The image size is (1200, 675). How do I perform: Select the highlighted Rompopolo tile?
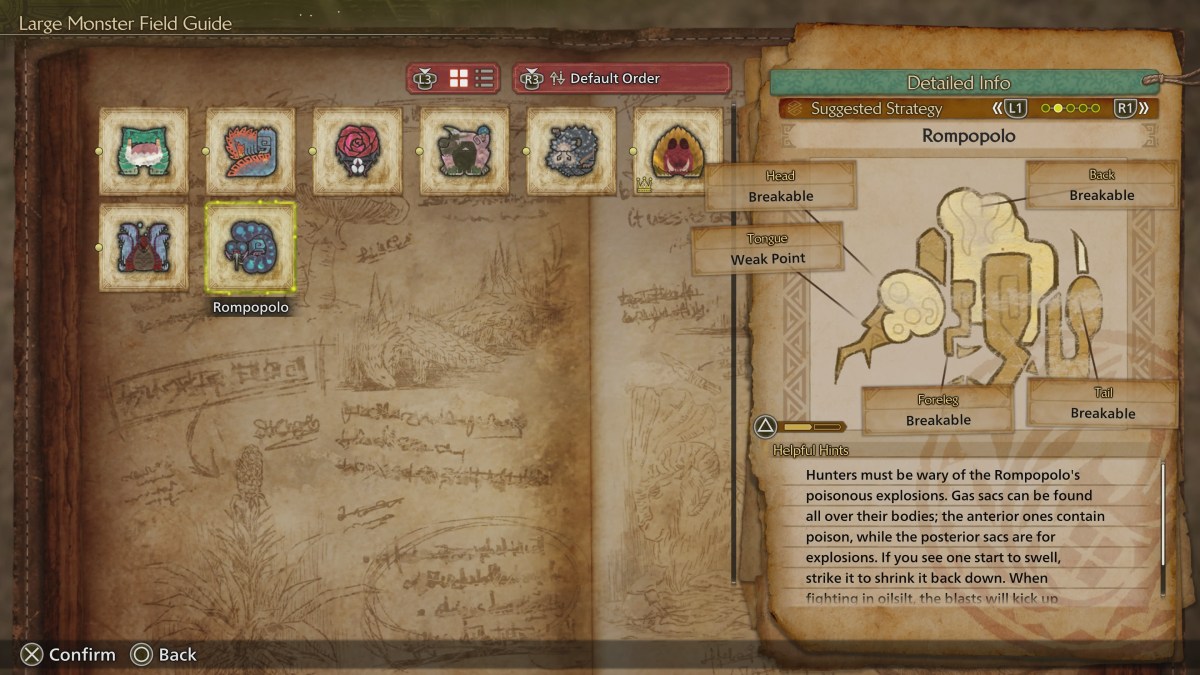click(x=251, y=247)
